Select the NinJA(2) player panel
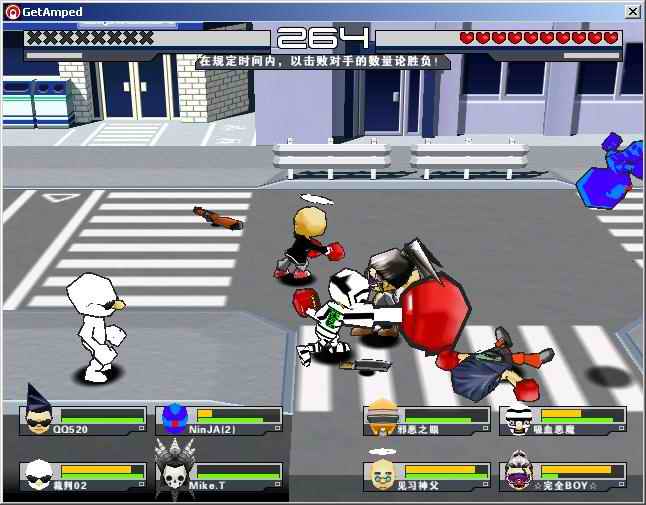This screenshot has height=505, width=646. pyautogui.click(x=220, y=420)
